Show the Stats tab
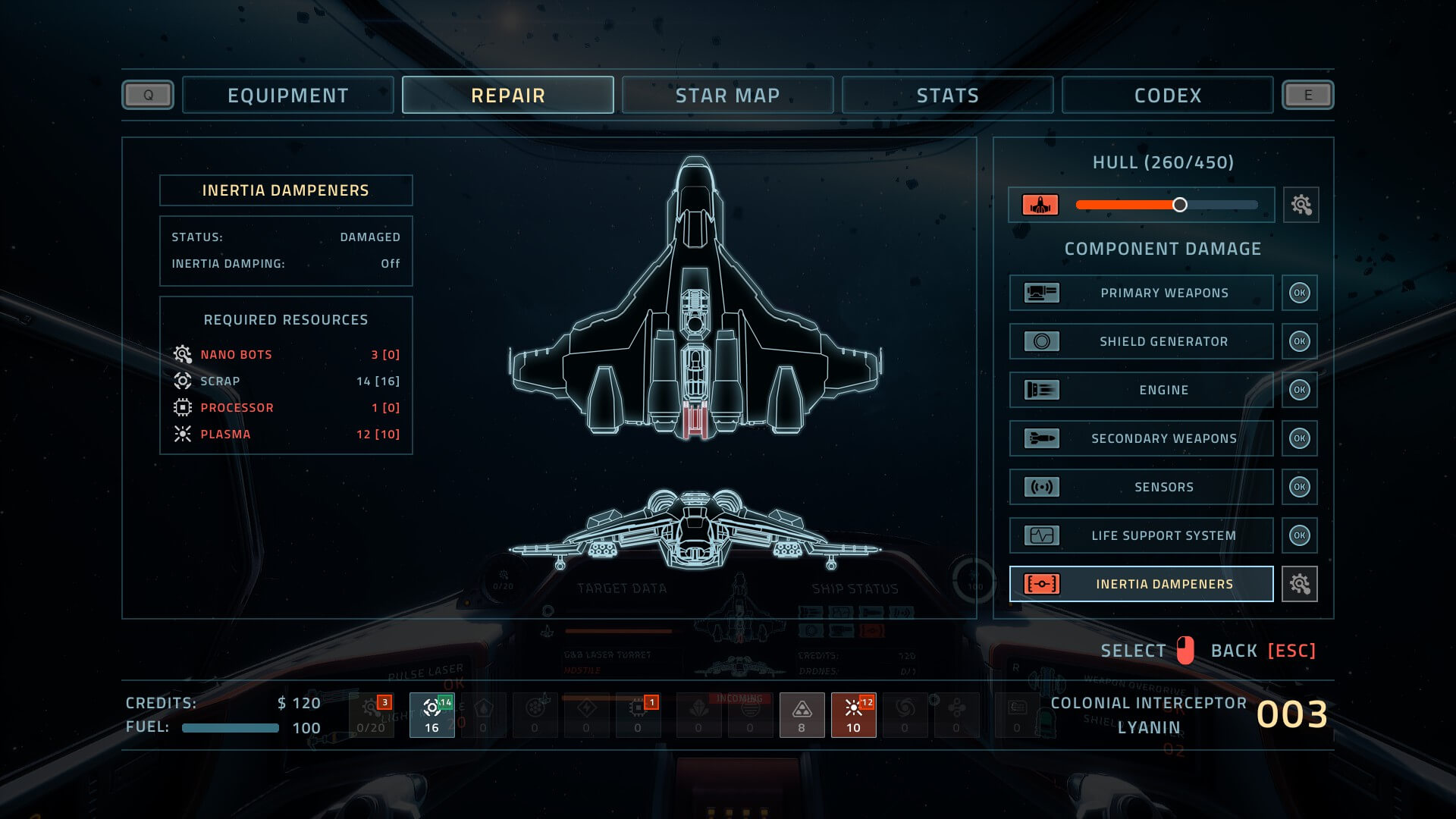The width and height of the screenshot is (1456, 819). point(947,95)
